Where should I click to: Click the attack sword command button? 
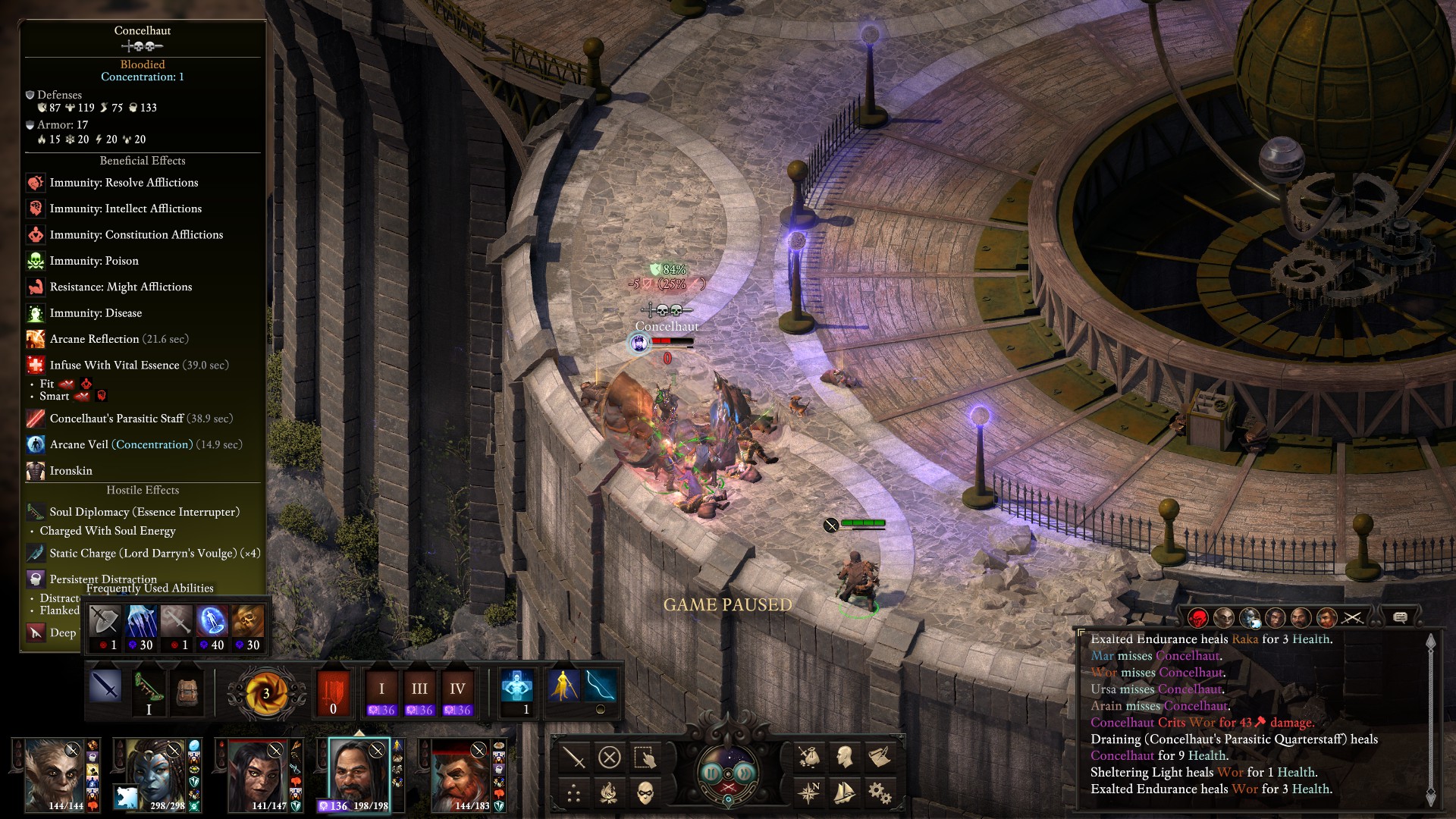(x=574, y=757)
